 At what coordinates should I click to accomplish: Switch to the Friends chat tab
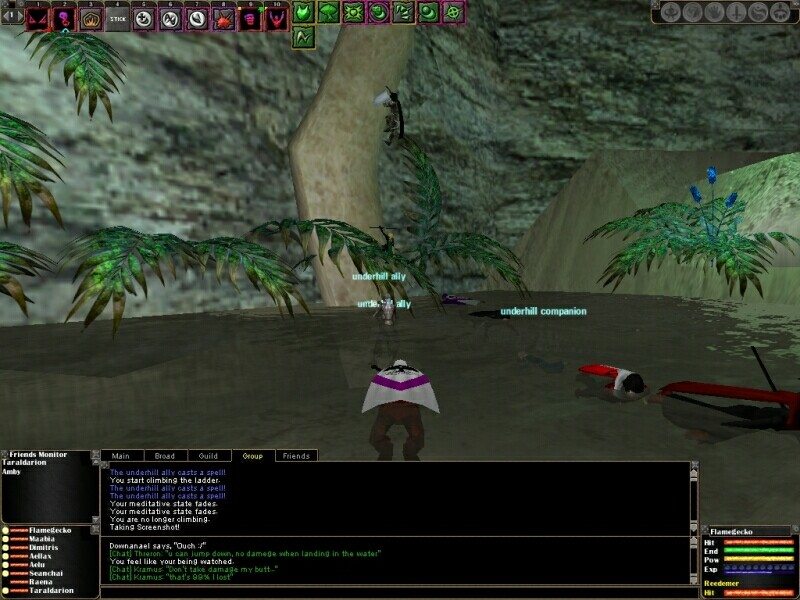[296, 456]
